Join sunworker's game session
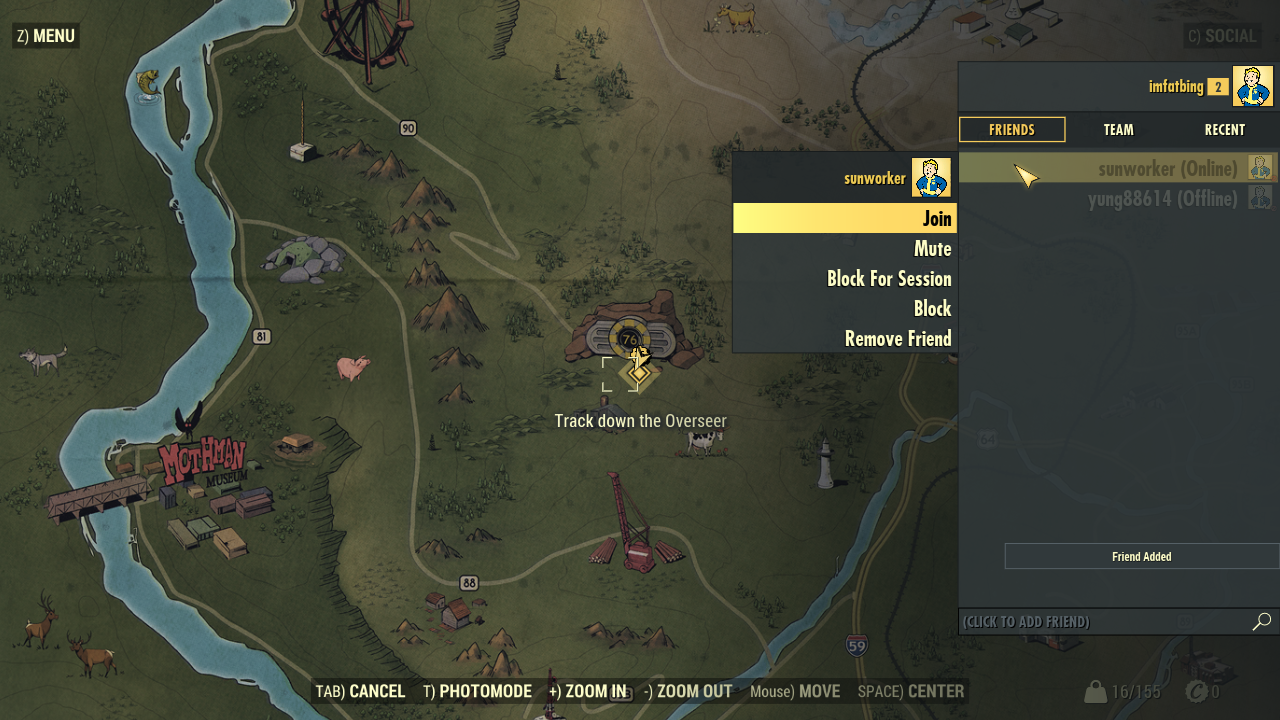Viewport: 1280px width, 720px height. pos(844,218)
